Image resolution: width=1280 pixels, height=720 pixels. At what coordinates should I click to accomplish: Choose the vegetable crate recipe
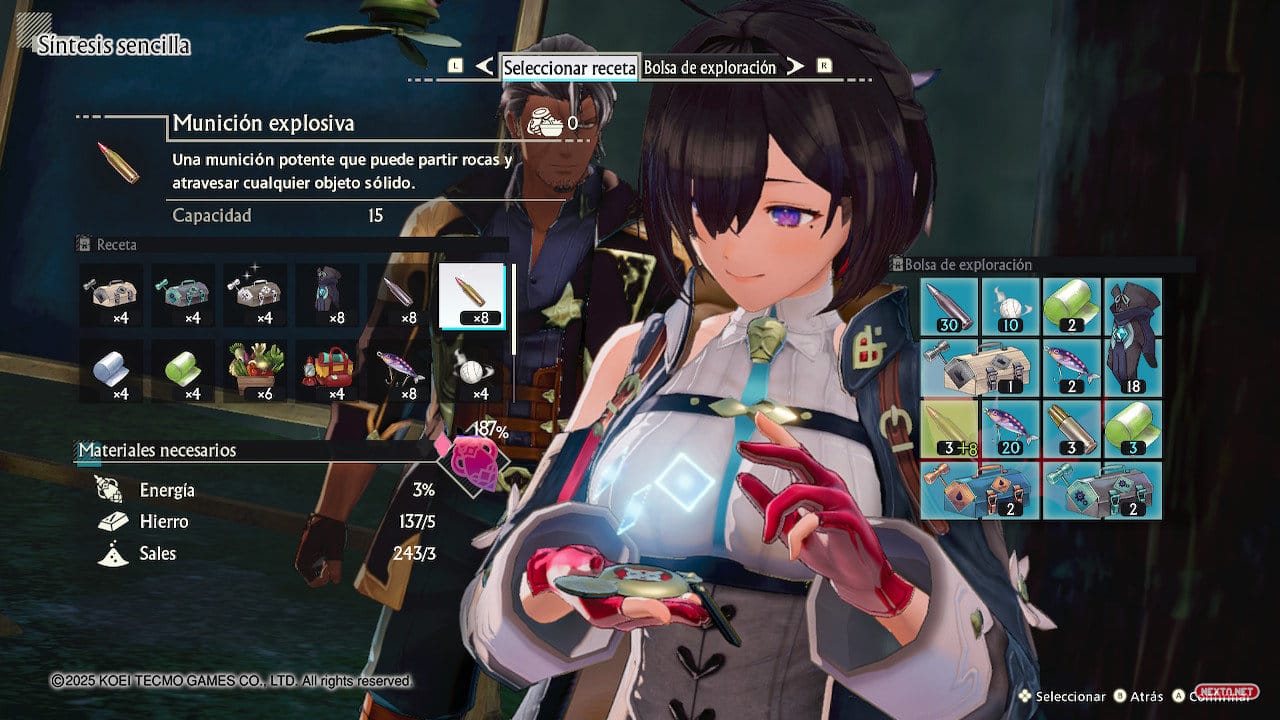256,371
